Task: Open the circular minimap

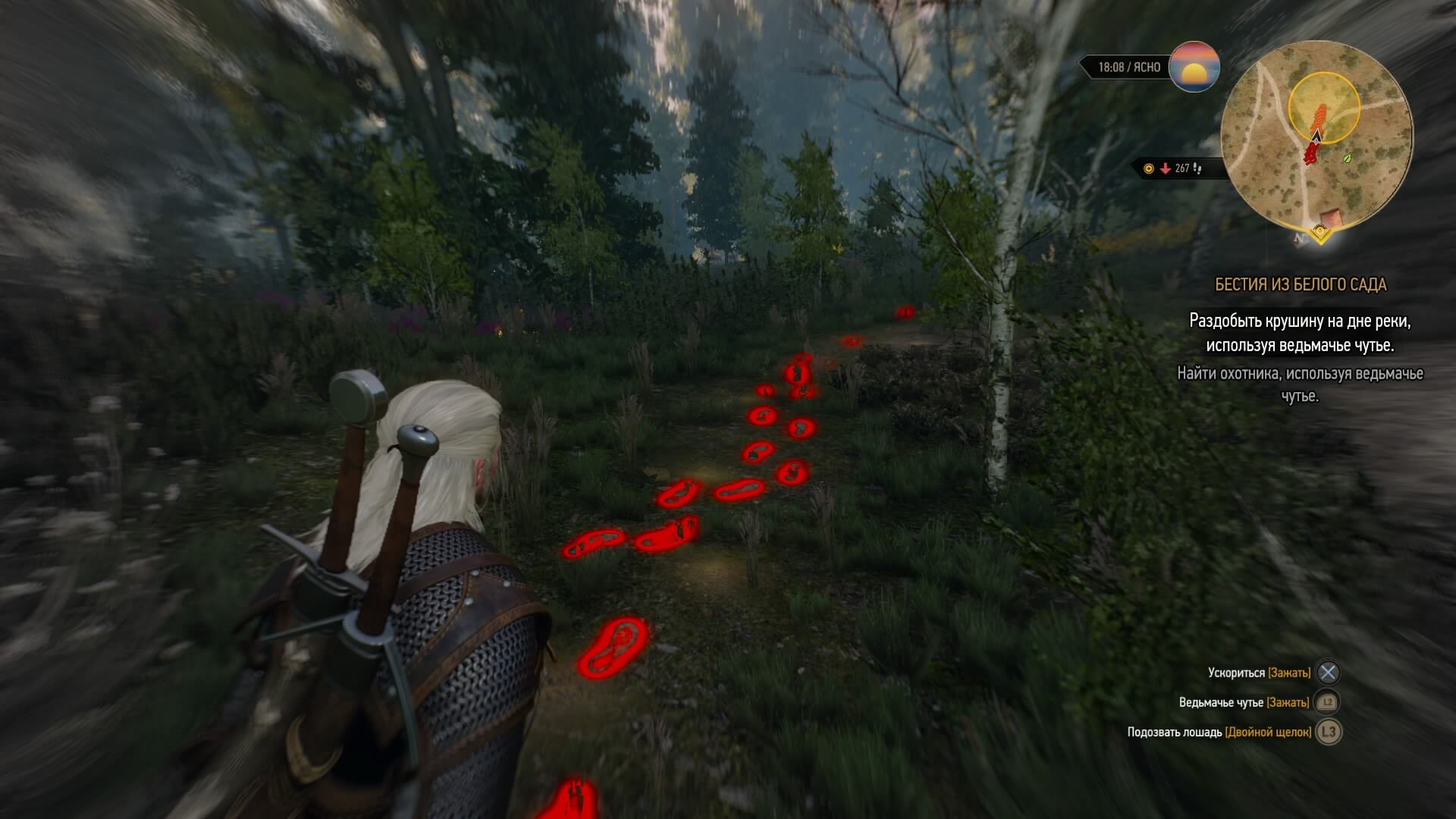Action: click(x=1316, y=136)
